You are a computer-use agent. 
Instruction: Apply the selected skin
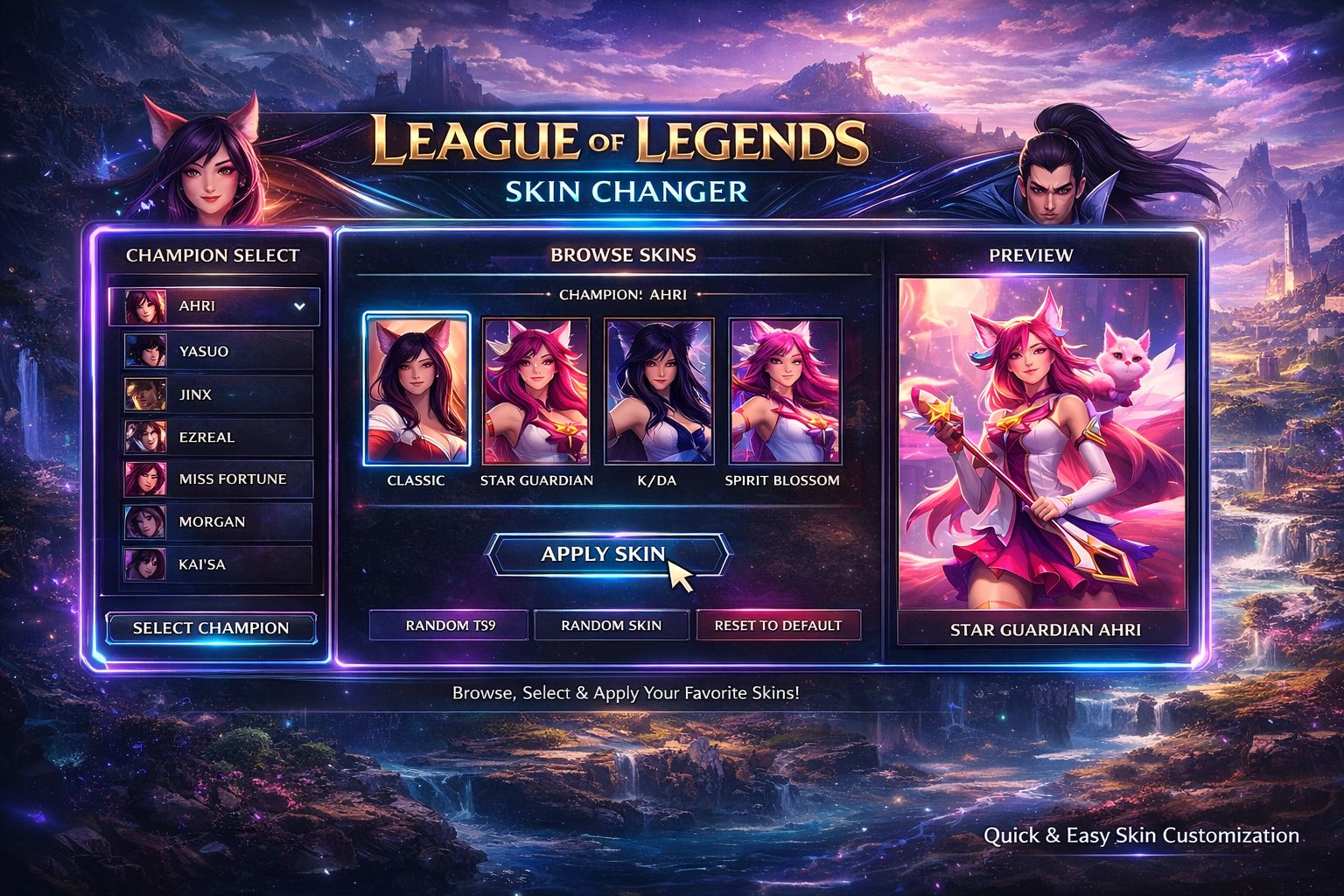pyautogui.click(x=606, y=554)
